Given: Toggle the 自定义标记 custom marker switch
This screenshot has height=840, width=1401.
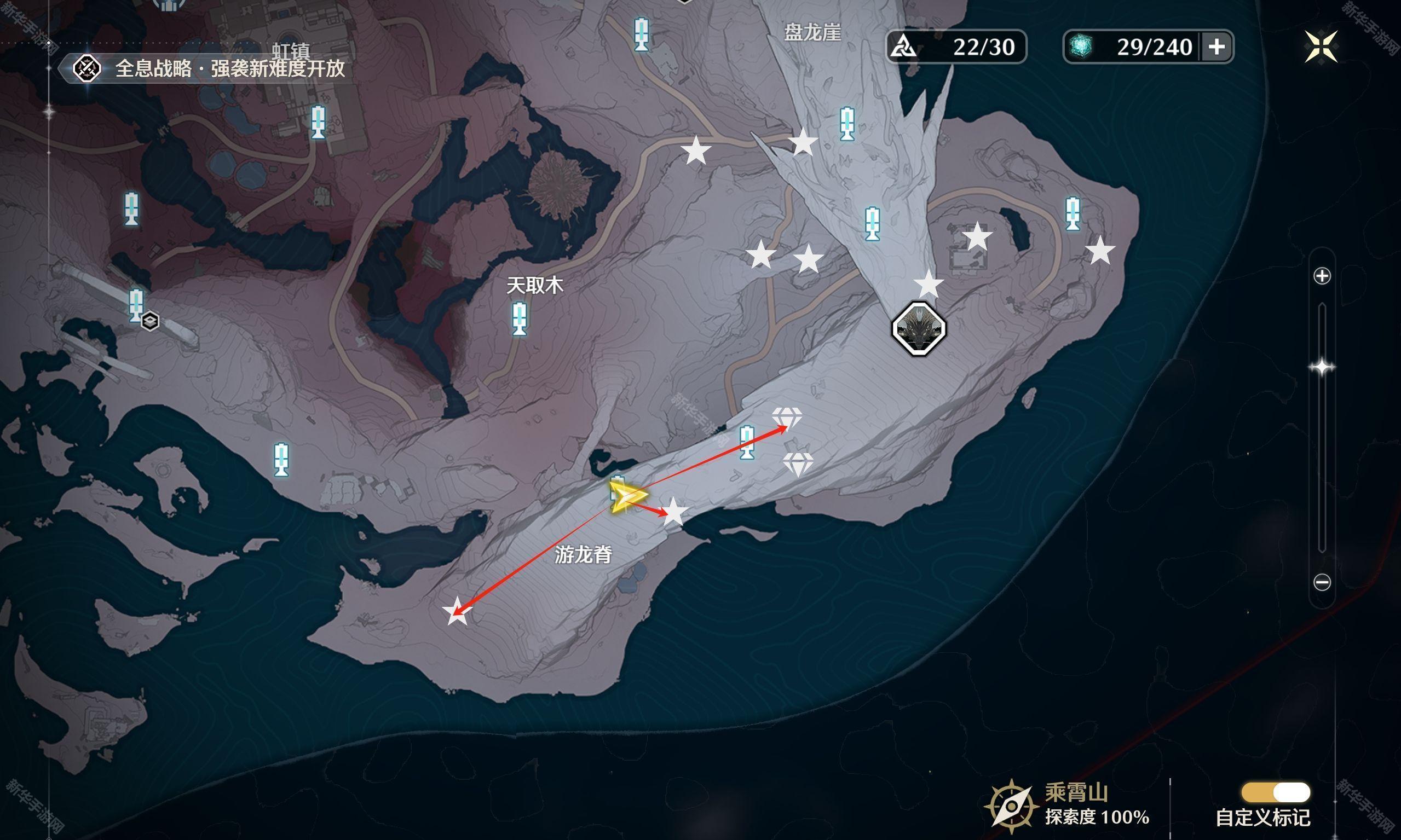Looking at the screenshot, I should tap(1275, 792).
